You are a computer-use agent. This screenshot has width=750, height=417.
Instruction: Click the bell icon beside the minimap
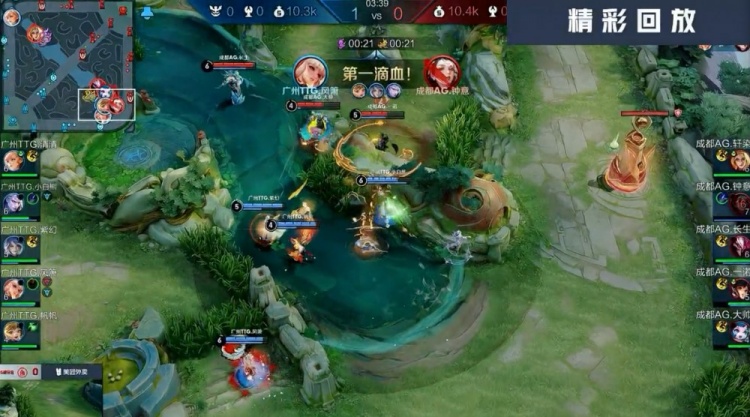tap(148, 13)
